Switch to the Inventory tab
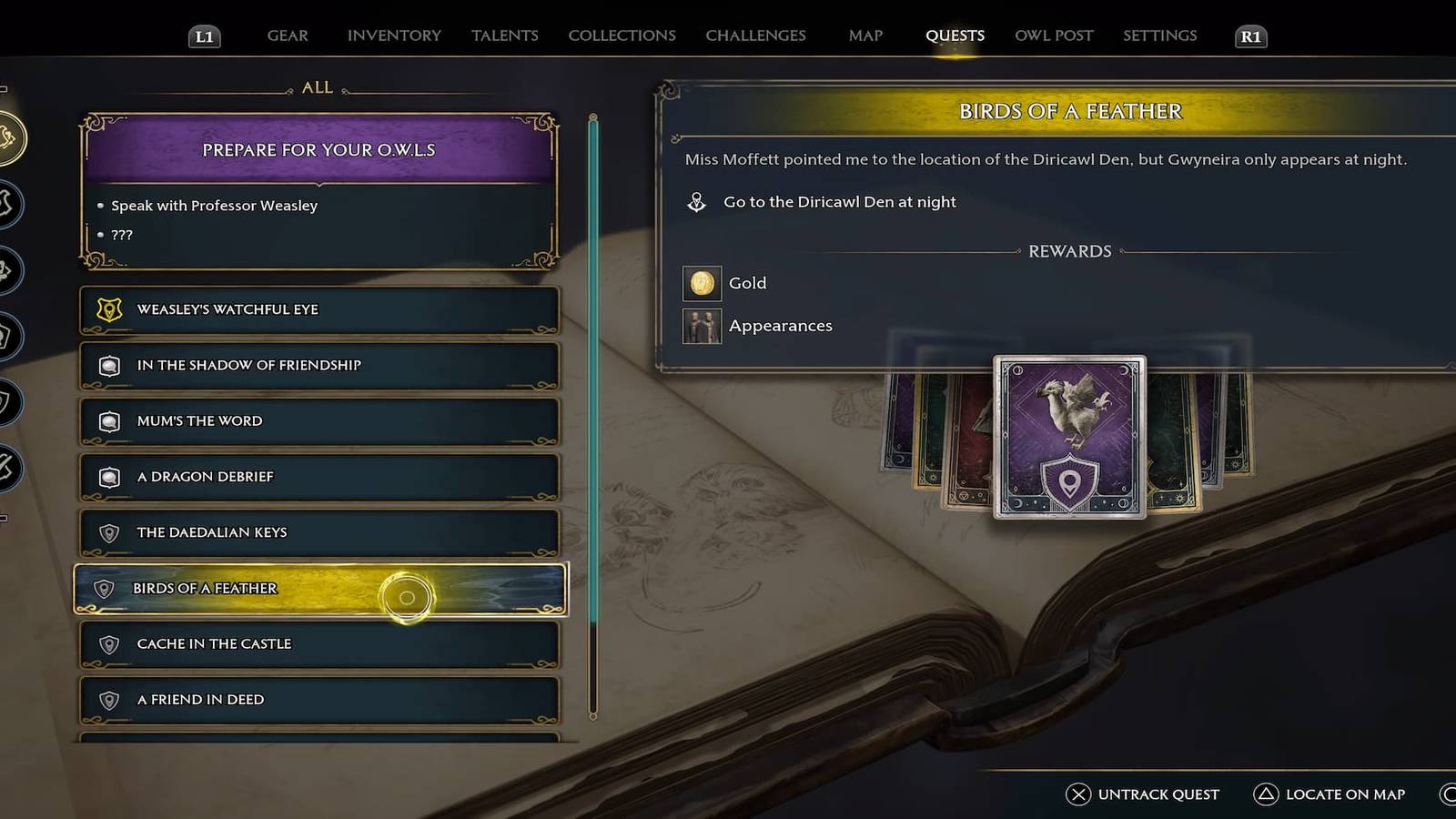 [x=394, y=35]
